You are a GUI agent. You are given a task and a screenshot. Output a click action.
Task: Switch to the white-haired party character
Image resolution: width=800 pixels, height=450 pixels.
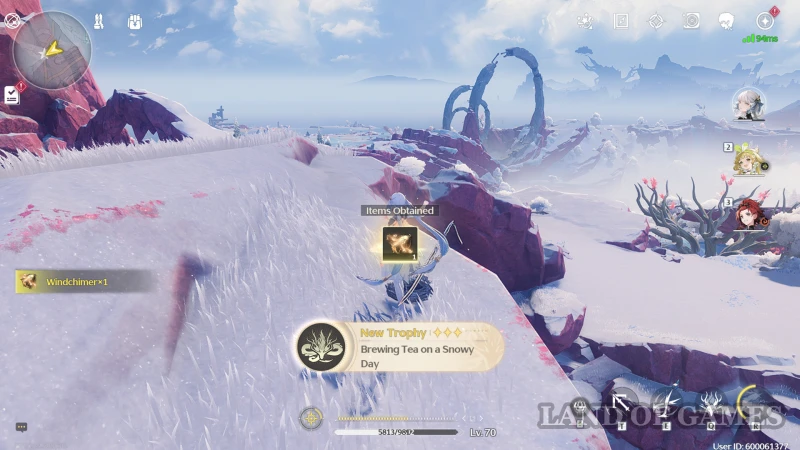coord(747,104)
